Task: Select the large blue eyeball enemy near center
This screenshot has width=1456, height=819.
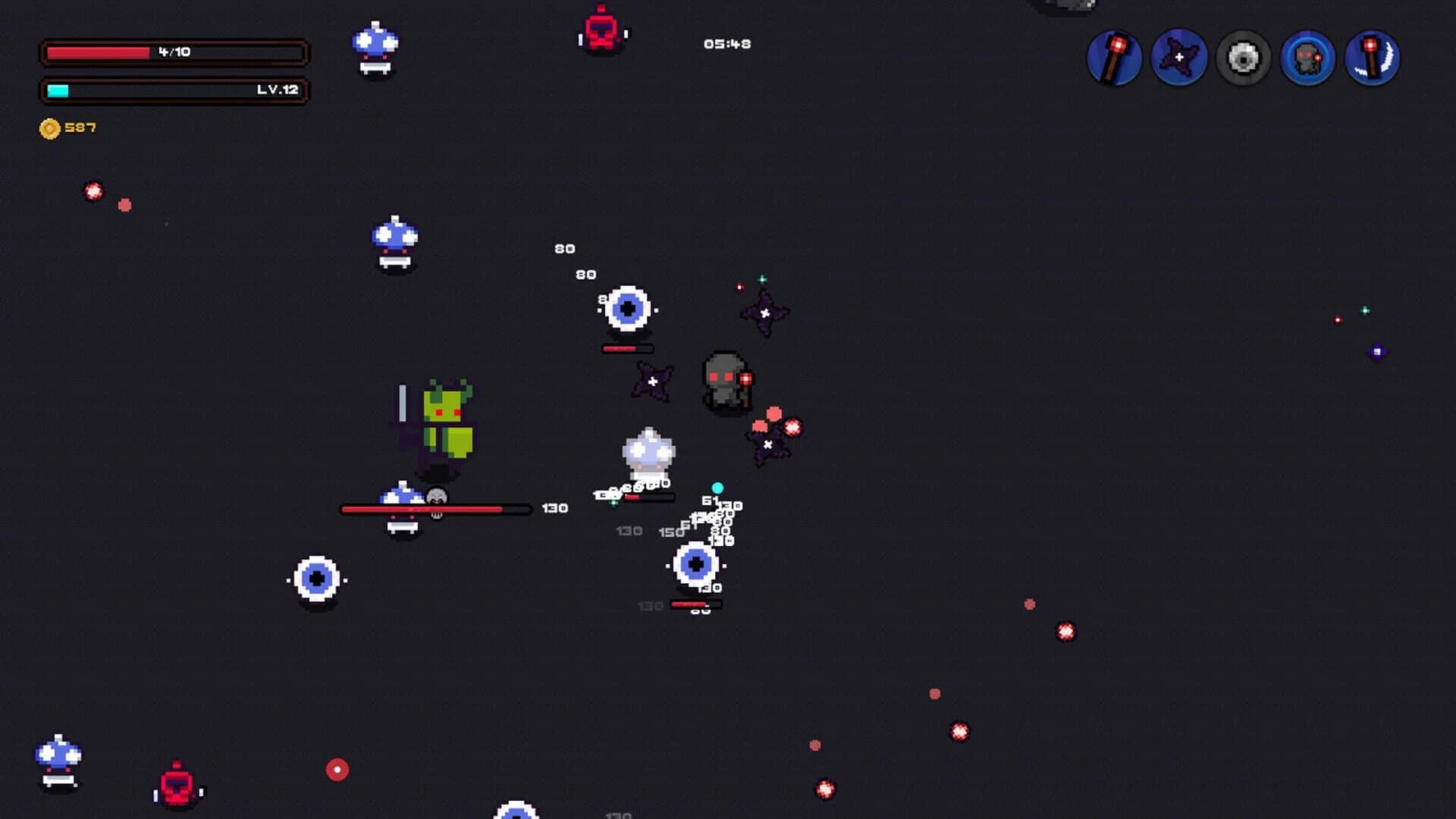Action: tap(628, 309)
